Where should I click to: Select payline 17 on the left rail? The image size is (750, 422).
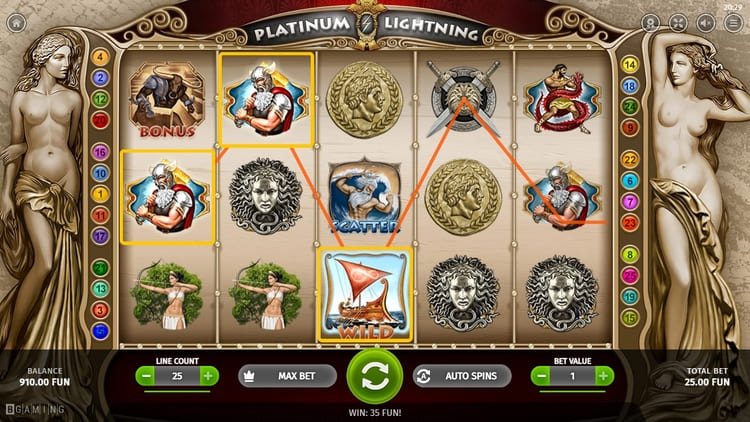tap(100, 236)
